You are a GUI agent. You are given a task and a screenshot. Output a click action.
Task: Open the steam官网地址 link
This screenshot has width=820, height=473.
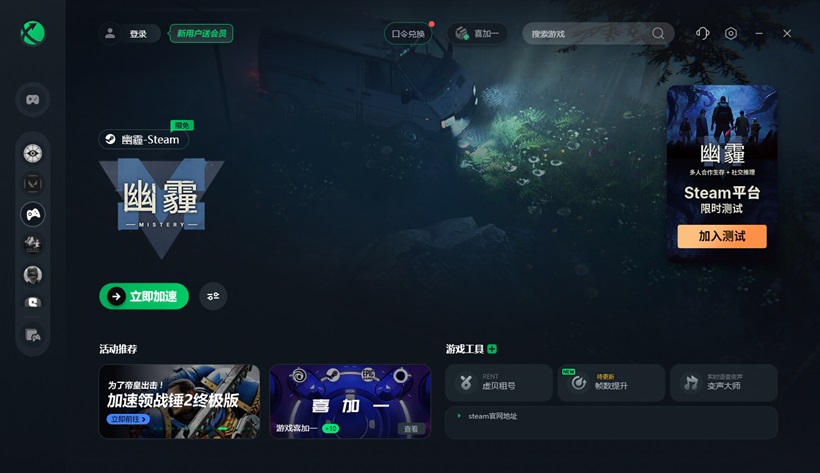point(493,416)
